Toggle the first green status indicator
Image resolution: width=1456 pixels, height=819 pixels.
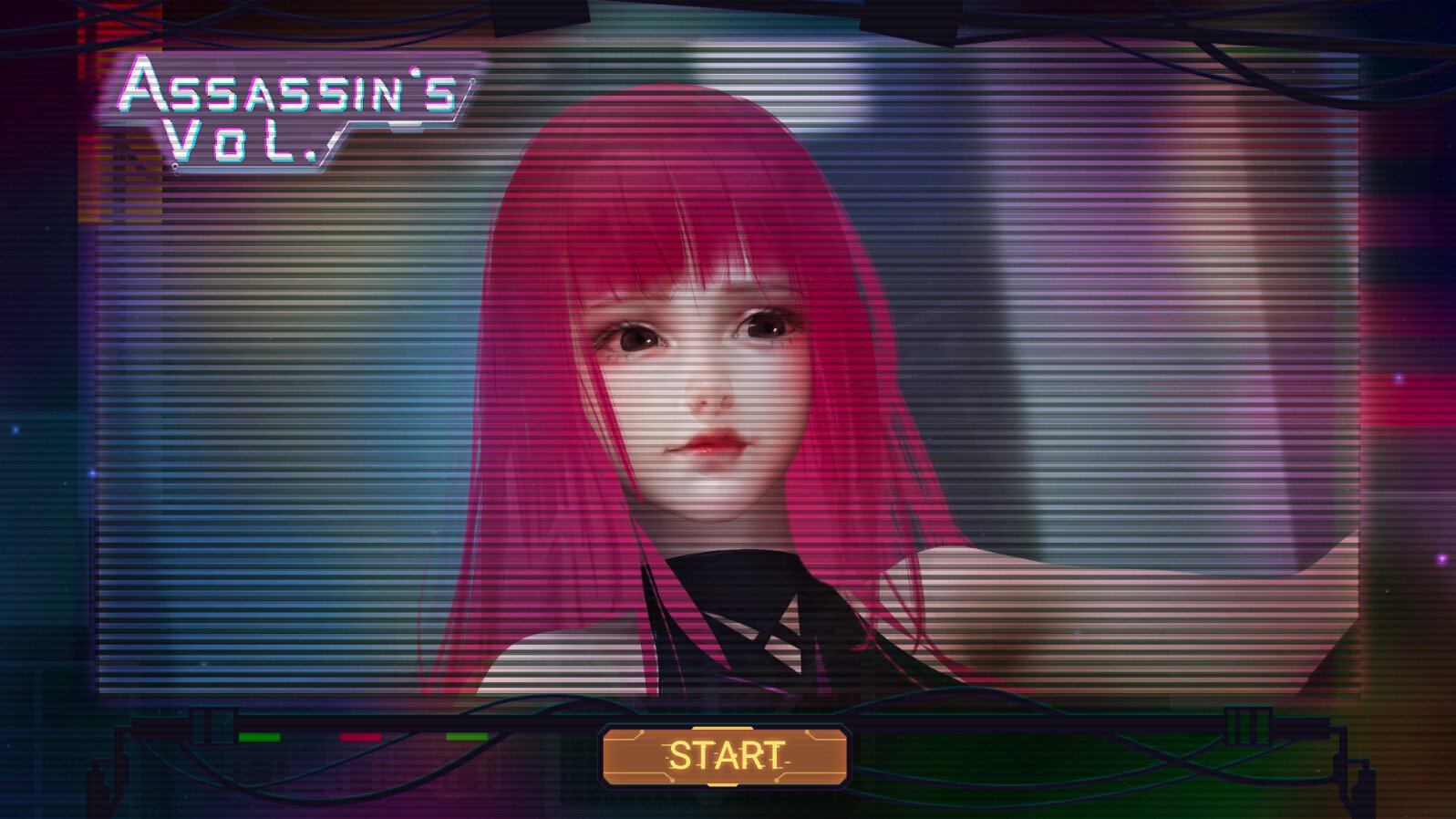click(x=260, y=737)
